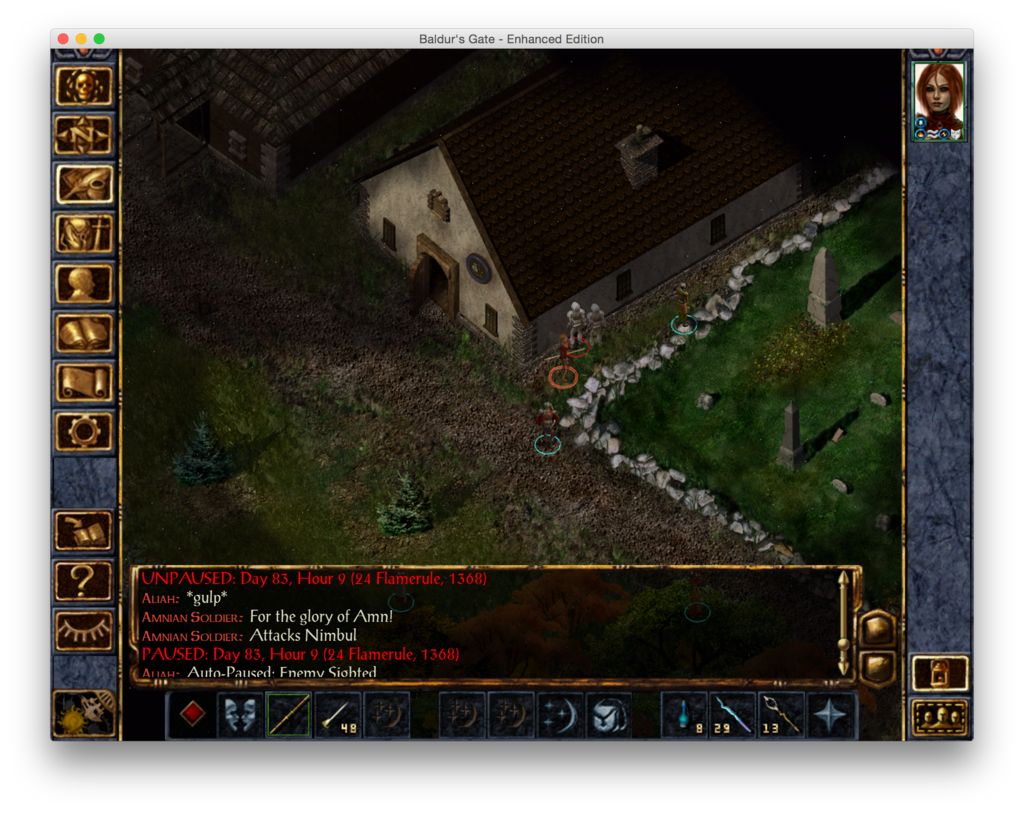Toggle the padlock button
The image size is (1024, 813).
(939, 672)
